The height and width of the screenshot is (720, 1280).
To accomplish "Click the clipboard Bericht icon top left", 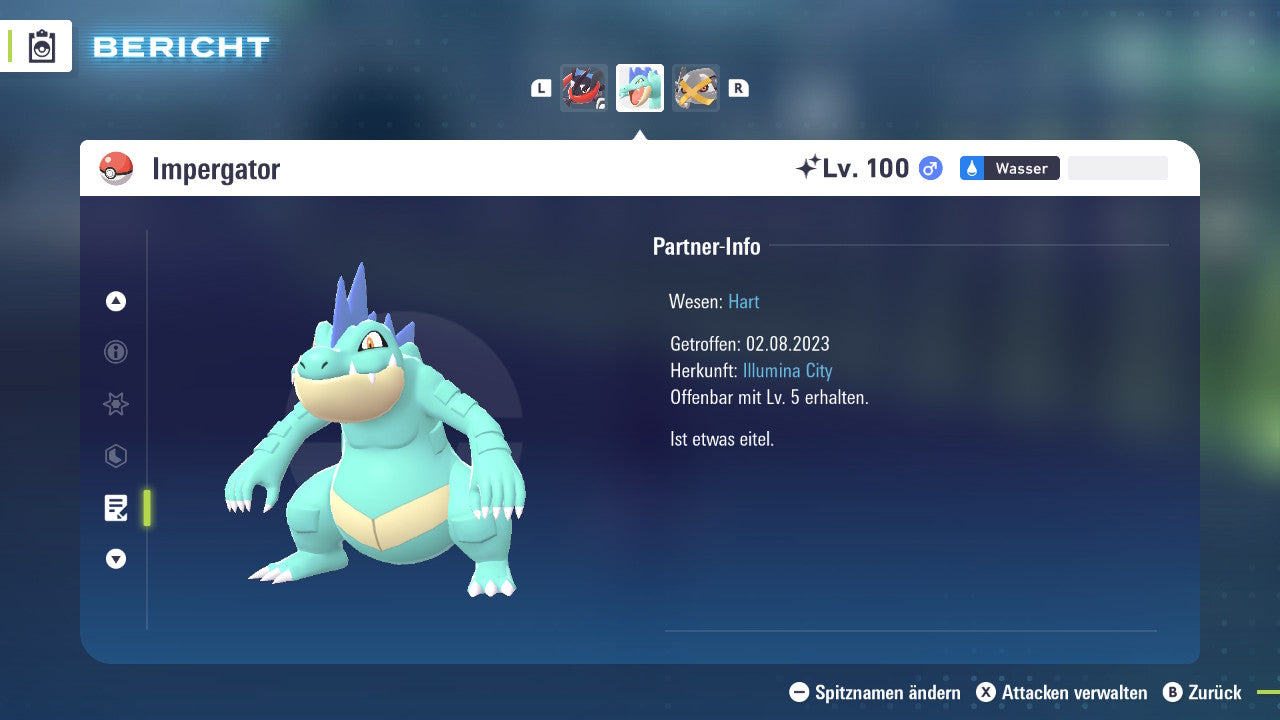I will point(42,46).
